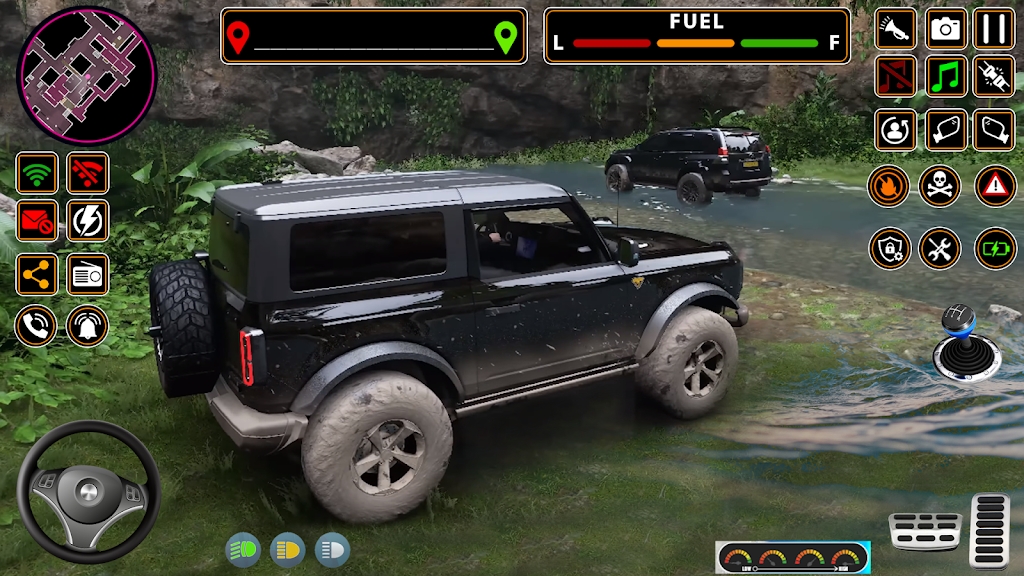Open the wrench and screwdriver repair icon
Image resolution: width=1024 pixels, height=576 pixels.
pyautogui.click(x=940, y=248)
